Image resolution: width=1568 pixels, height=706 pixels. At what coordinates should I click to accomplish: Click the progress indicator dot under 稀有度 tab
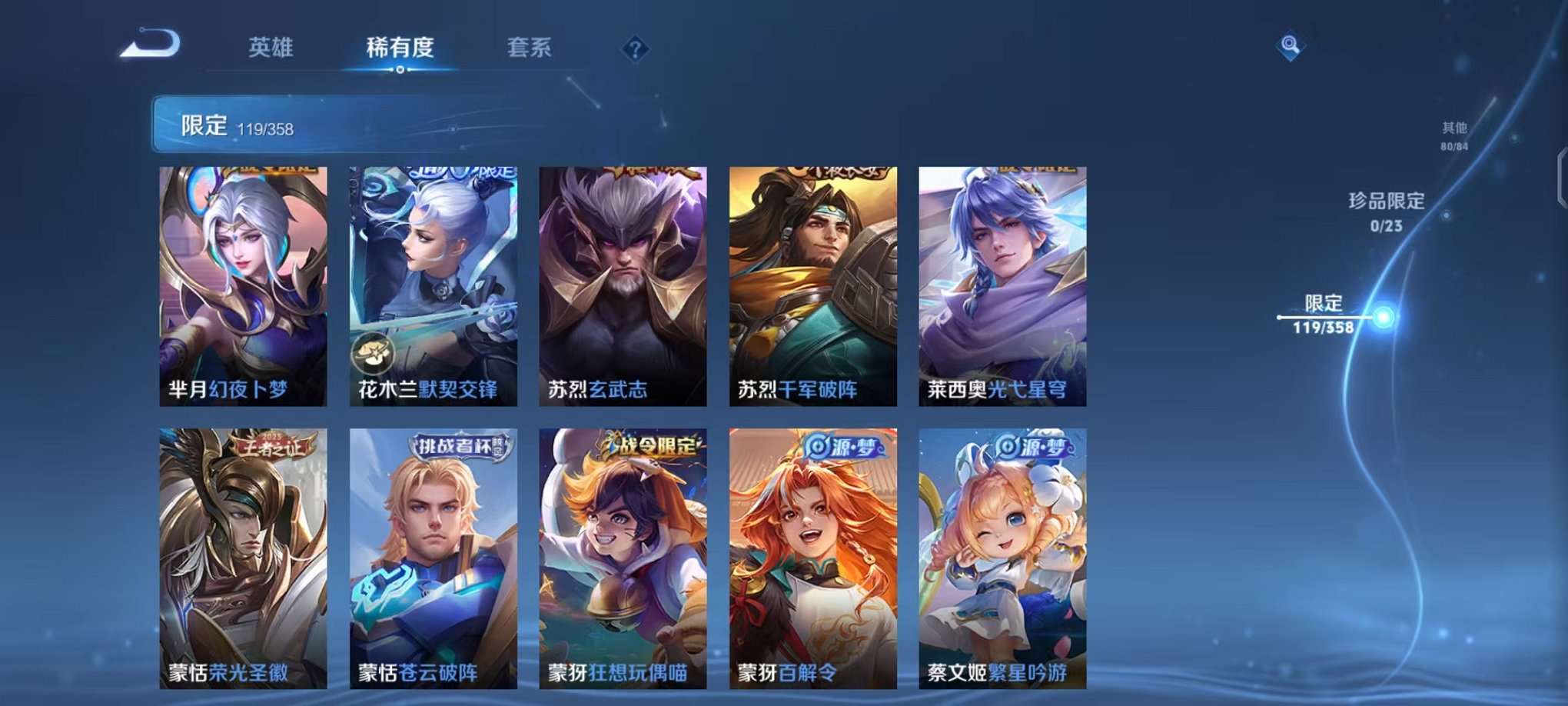point(399,71)
